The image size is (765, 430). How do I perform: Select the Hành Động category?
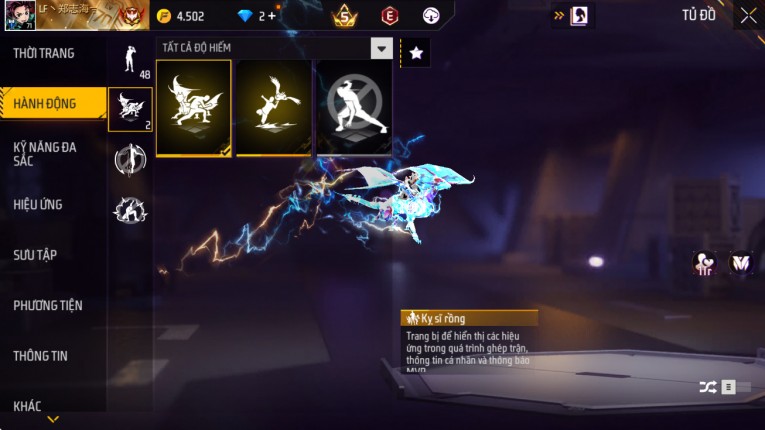45,103
